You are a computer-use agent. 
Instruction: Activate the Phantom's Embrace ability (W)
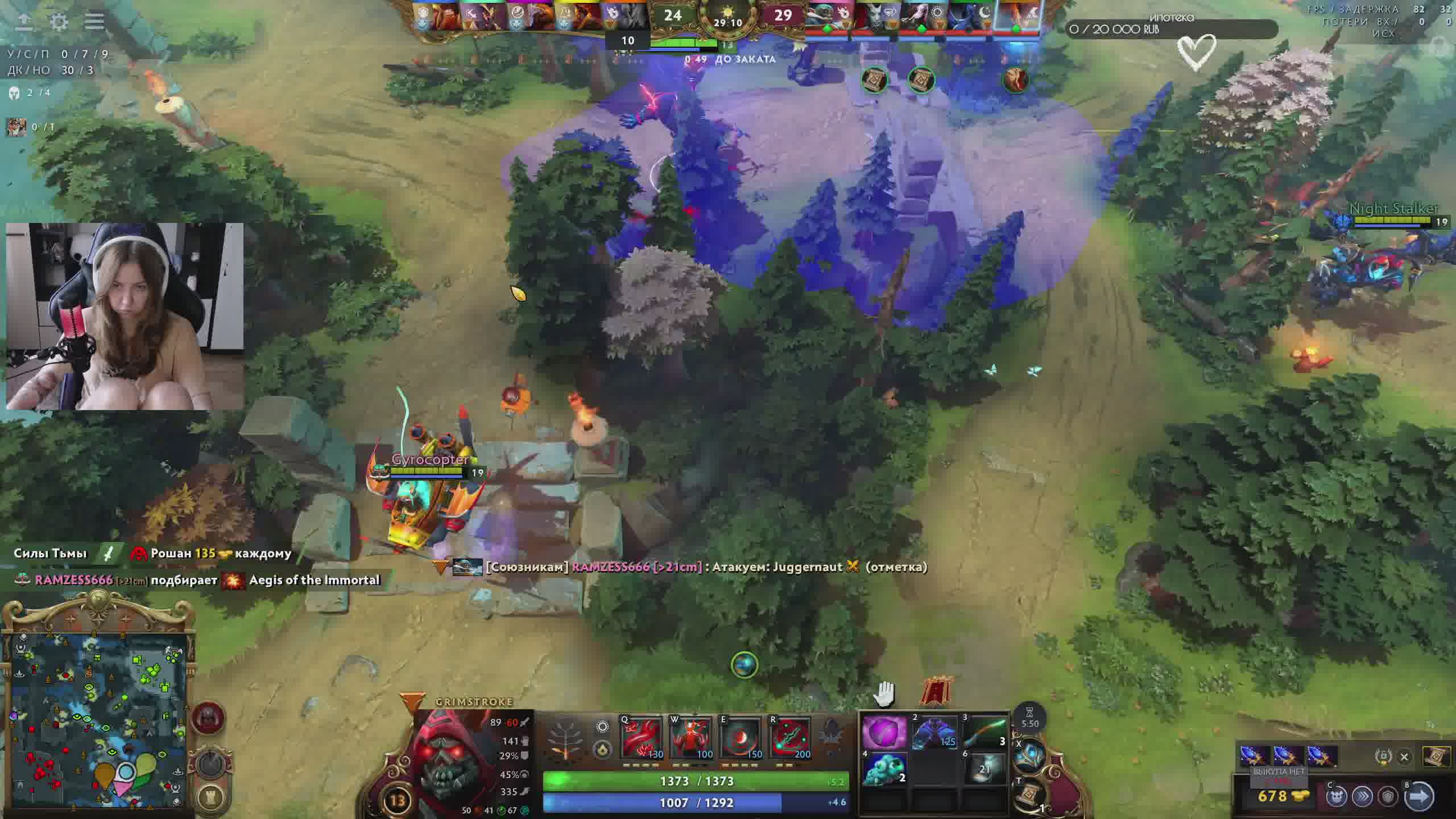point(691,738)
